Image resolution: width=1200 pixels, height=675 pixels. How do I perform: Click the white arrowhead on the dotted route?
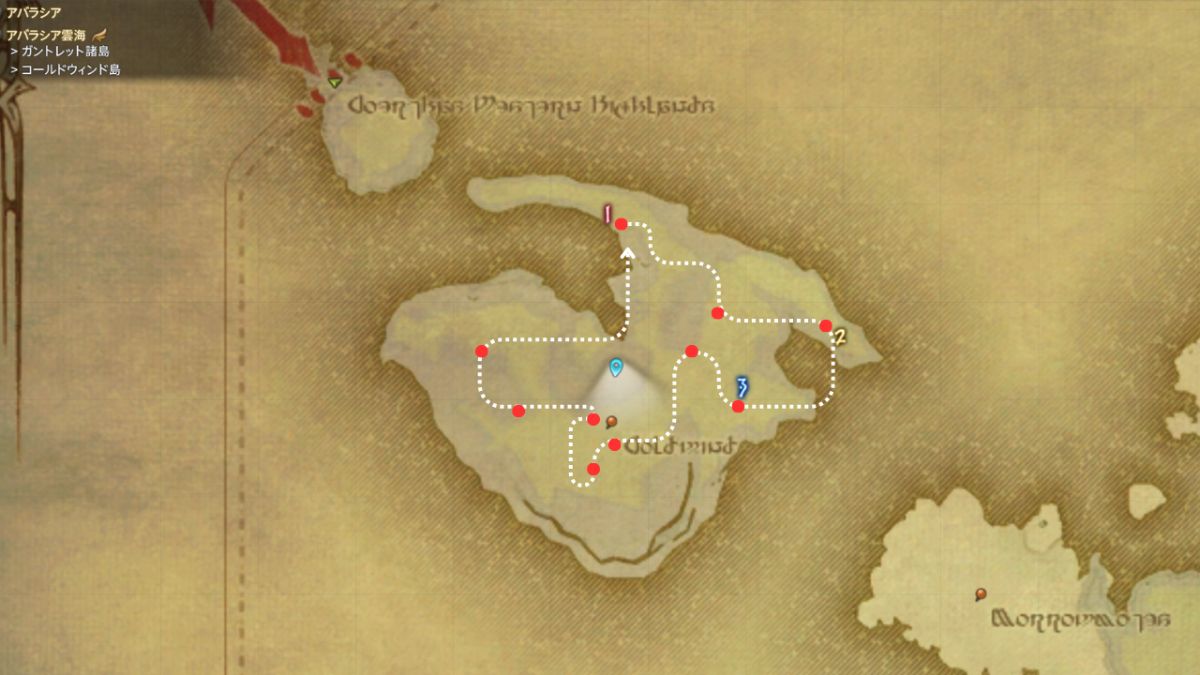[x=629, y=253]
